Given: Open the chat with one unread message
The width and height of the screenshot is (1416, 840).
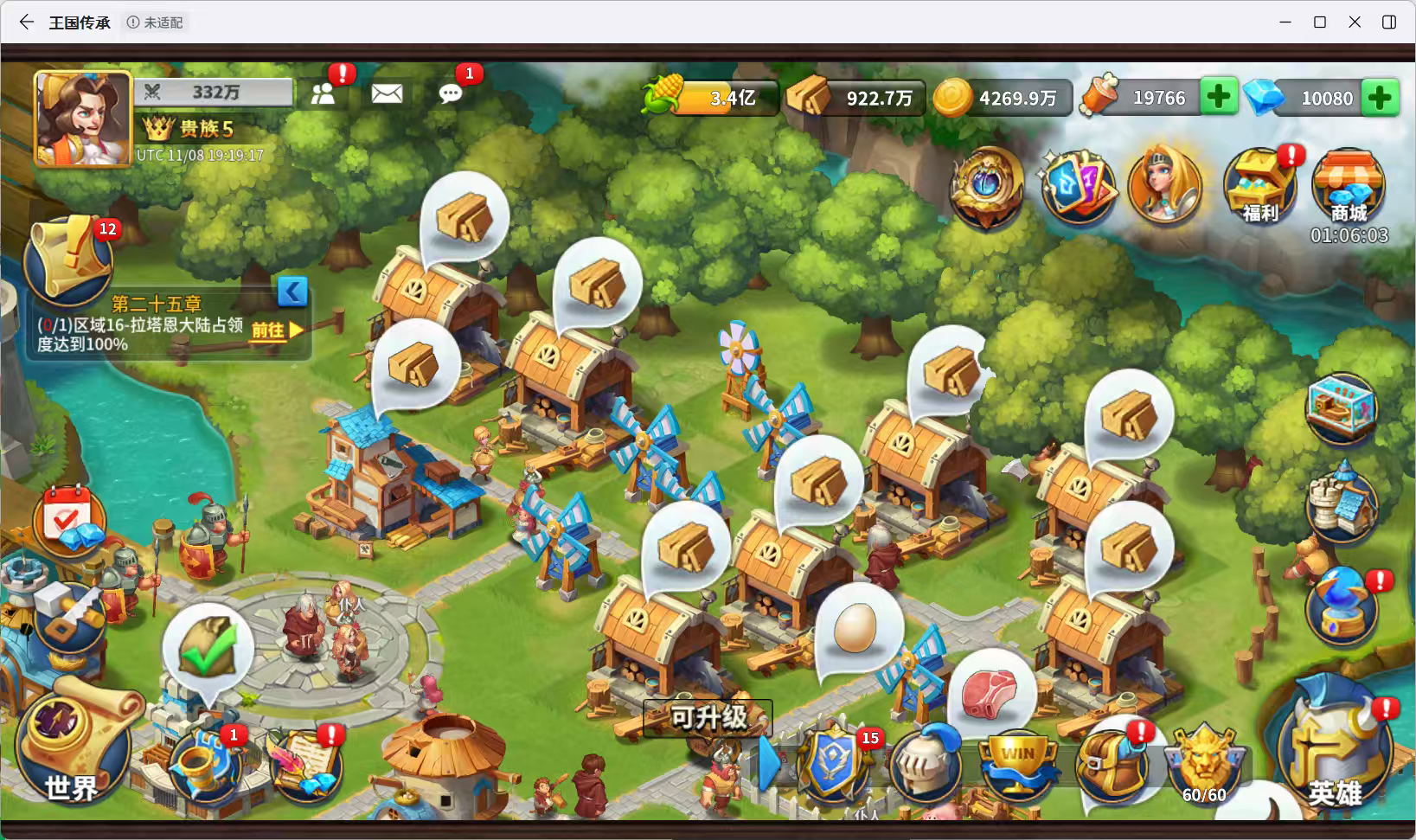Looking at the screenshot, I should 451,93.
